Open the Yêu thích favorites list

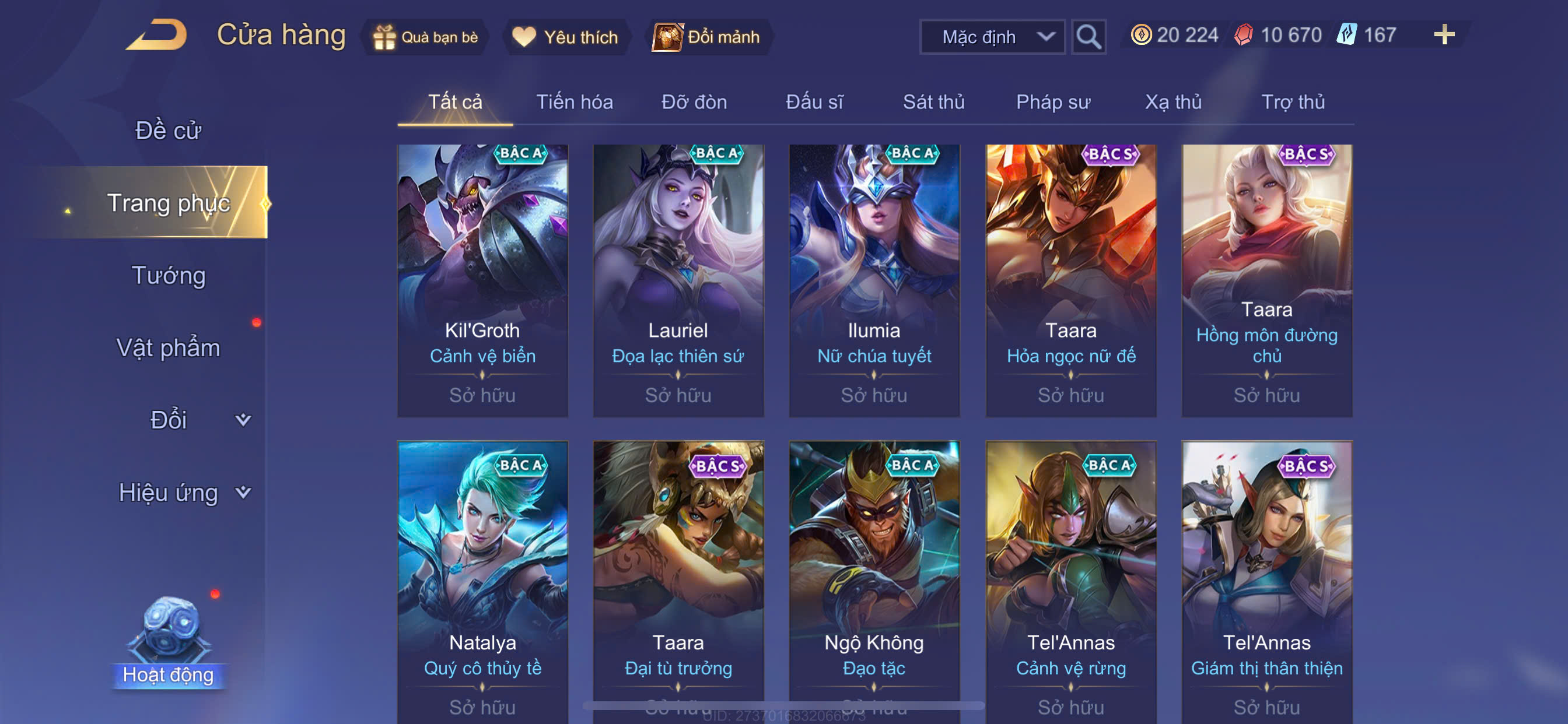(x=565, y=37)
